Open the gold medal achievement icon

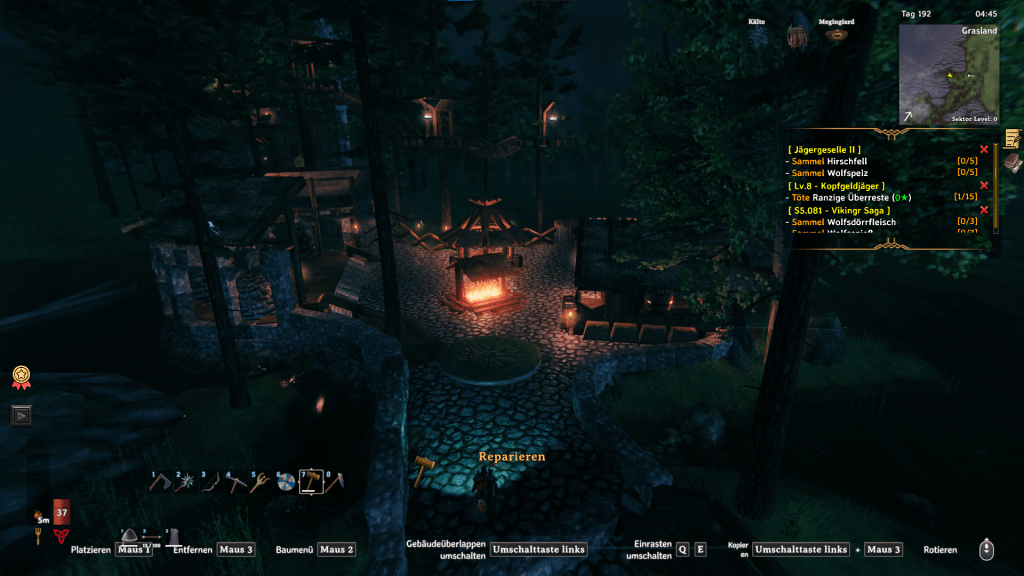point(20,376)
